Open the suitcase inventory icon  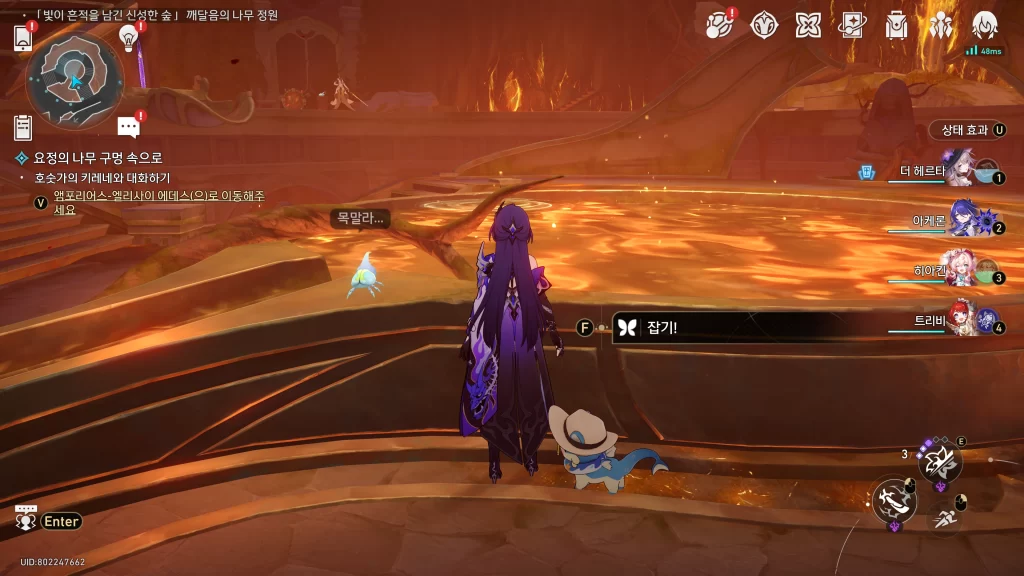[x=896, y=24]
